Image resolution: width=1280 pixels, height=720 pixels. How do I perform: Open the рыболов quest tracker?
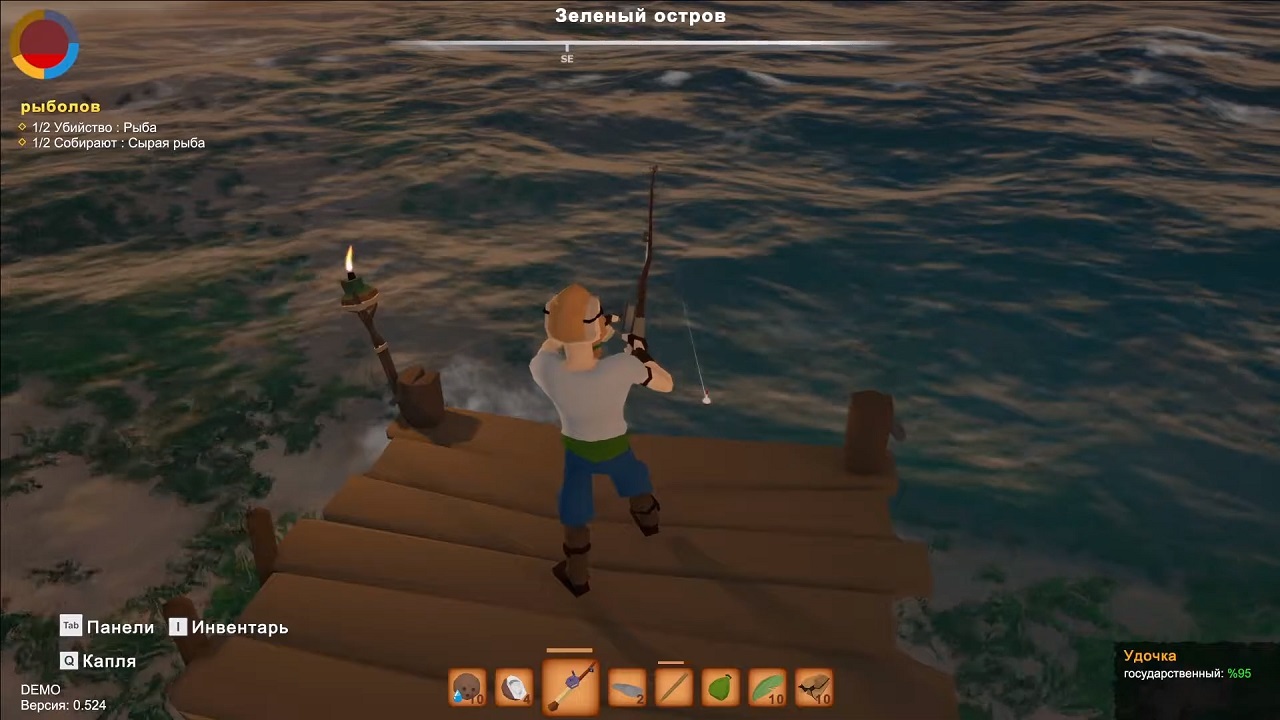(x=60, y=106)
